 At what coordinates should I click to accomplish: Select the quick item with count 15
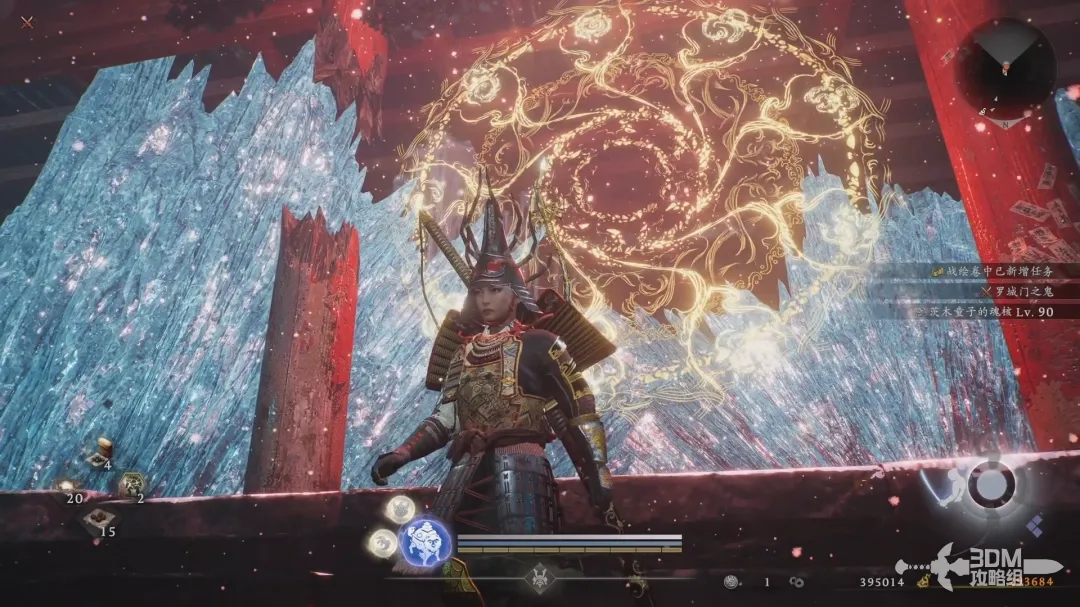click(98, 518)
